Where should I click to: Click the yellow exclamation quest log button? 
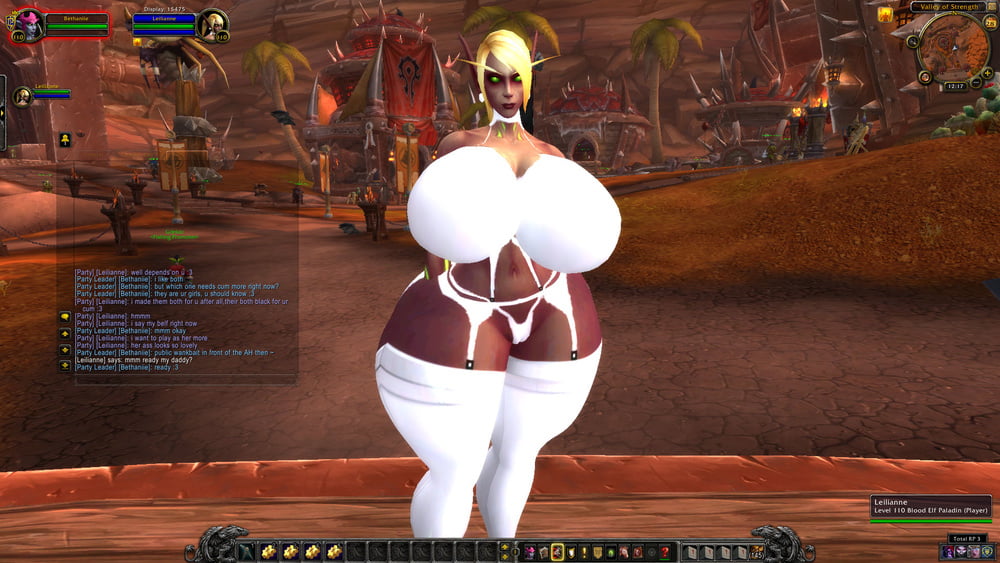(x=584, y=552)
